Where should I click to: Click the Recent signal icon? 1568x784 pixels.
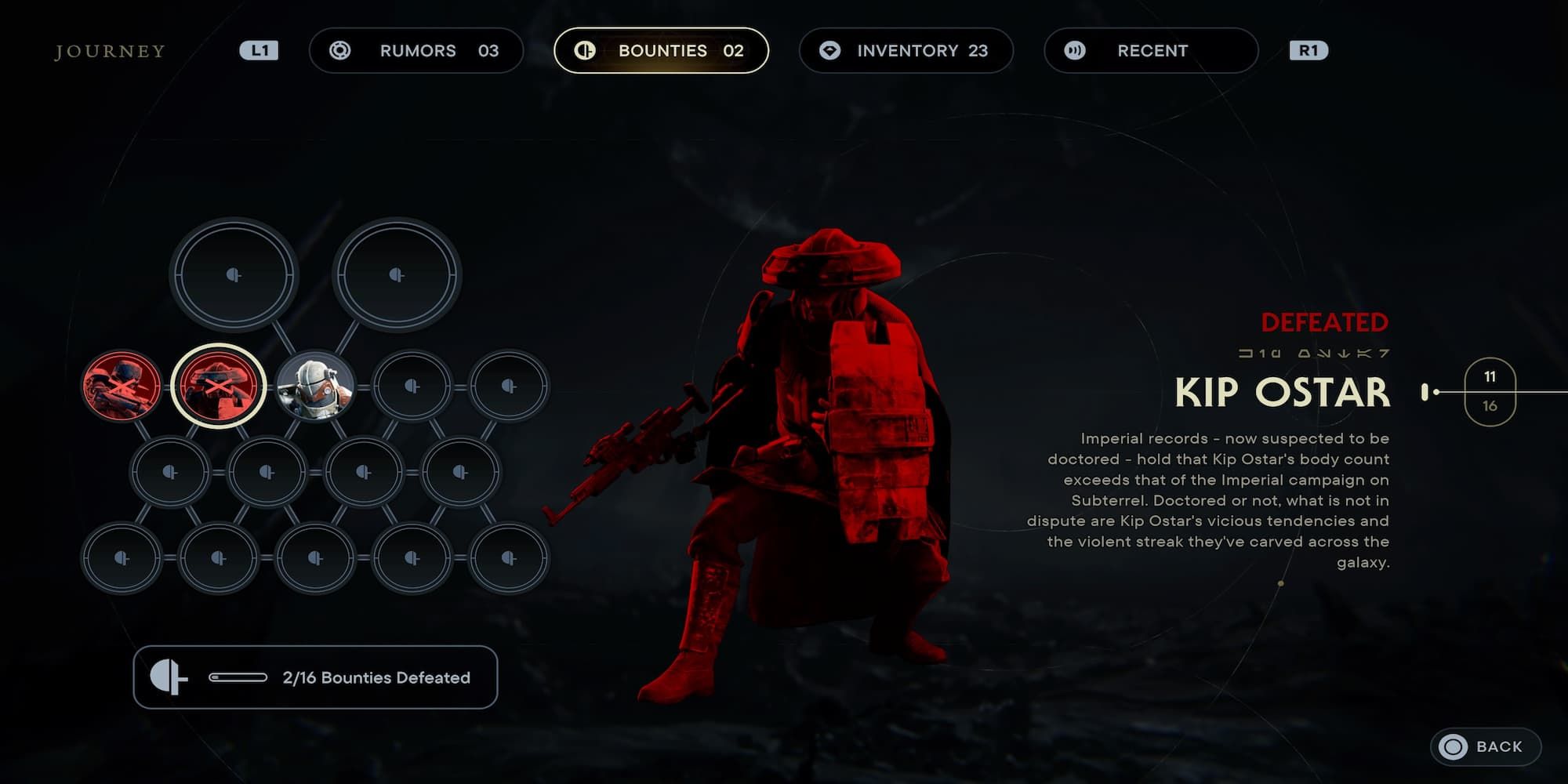point(1076,50)
